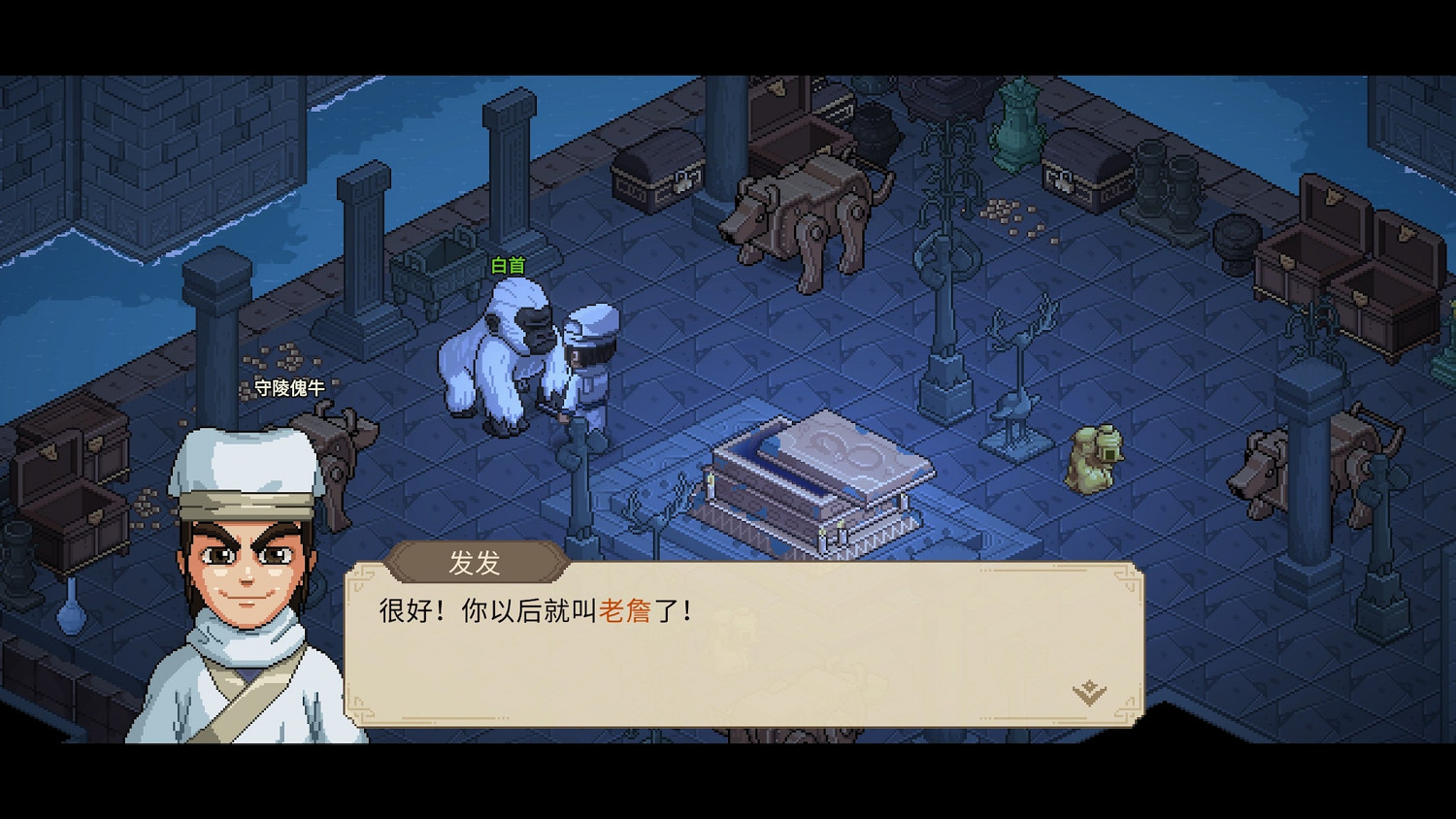This screenshot has width=1456, height=819.
Task: Click the mechanical hound at the top
Action: point(806,213)
